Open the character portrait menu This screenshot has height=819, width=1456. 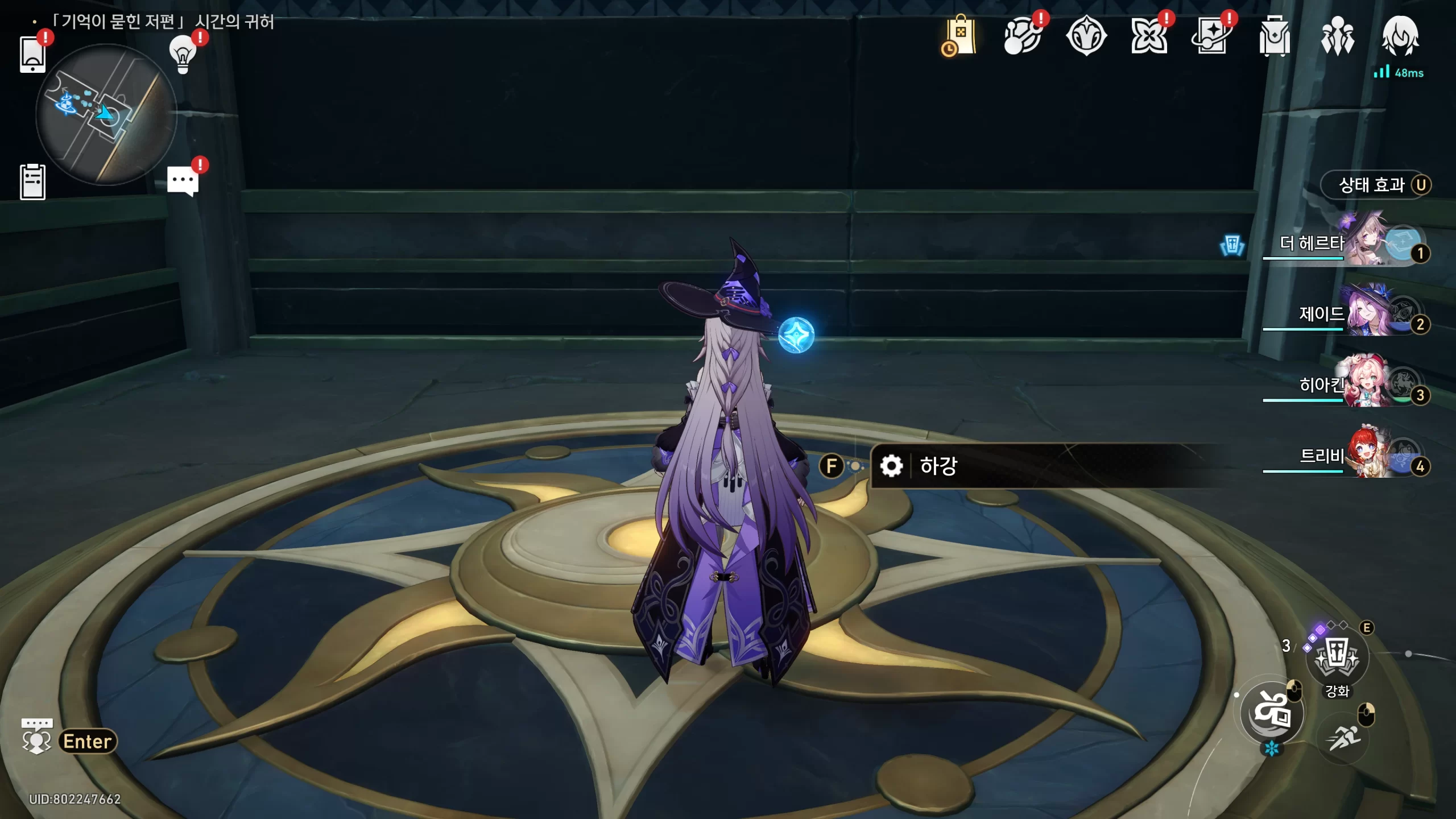click(1400, 36)
